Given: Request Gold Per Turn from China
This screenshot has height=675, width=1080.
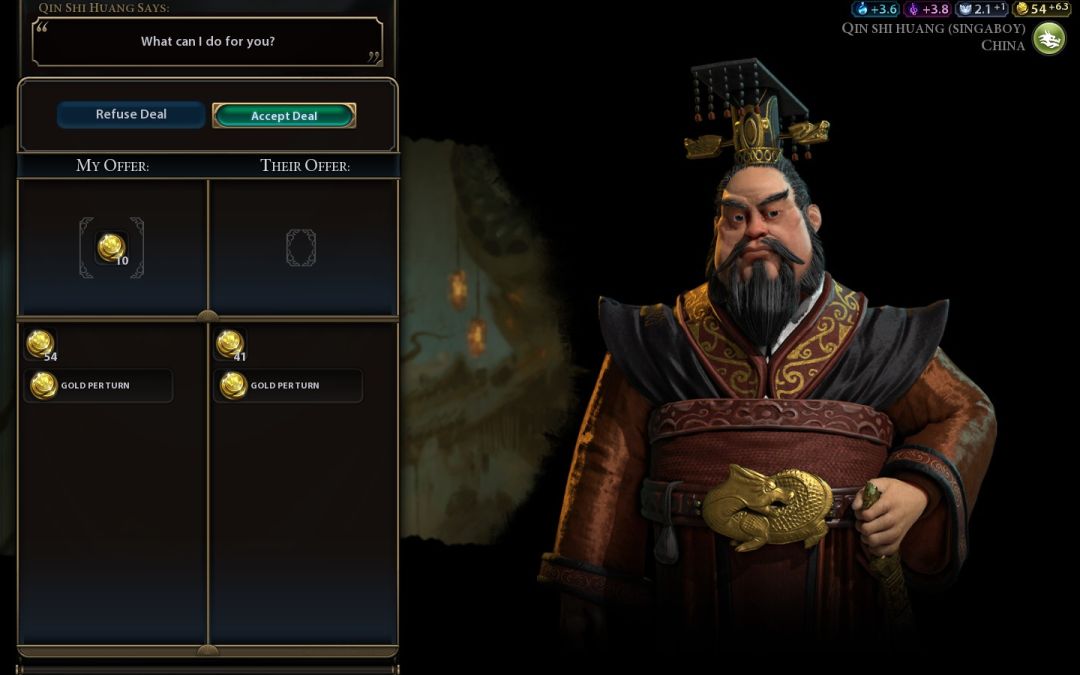Looking at the screenshot, I should (287, 385).
